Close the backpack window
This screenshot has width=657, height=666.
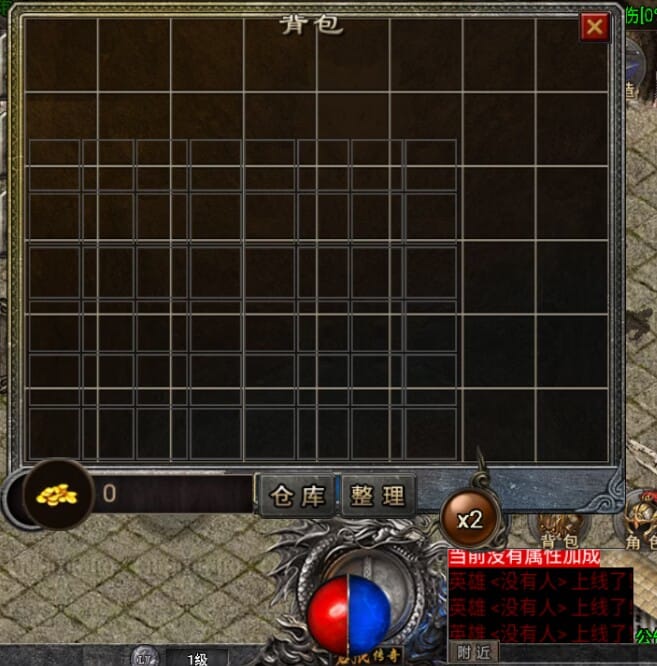[x=595, y=27]
